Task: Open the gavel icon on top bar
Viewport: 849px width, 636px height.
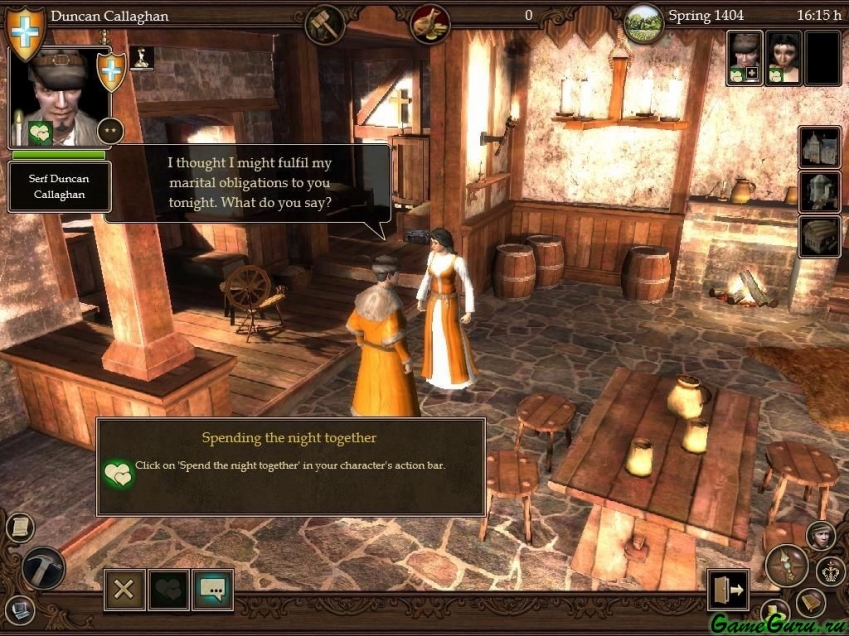Action: (325, 22)
